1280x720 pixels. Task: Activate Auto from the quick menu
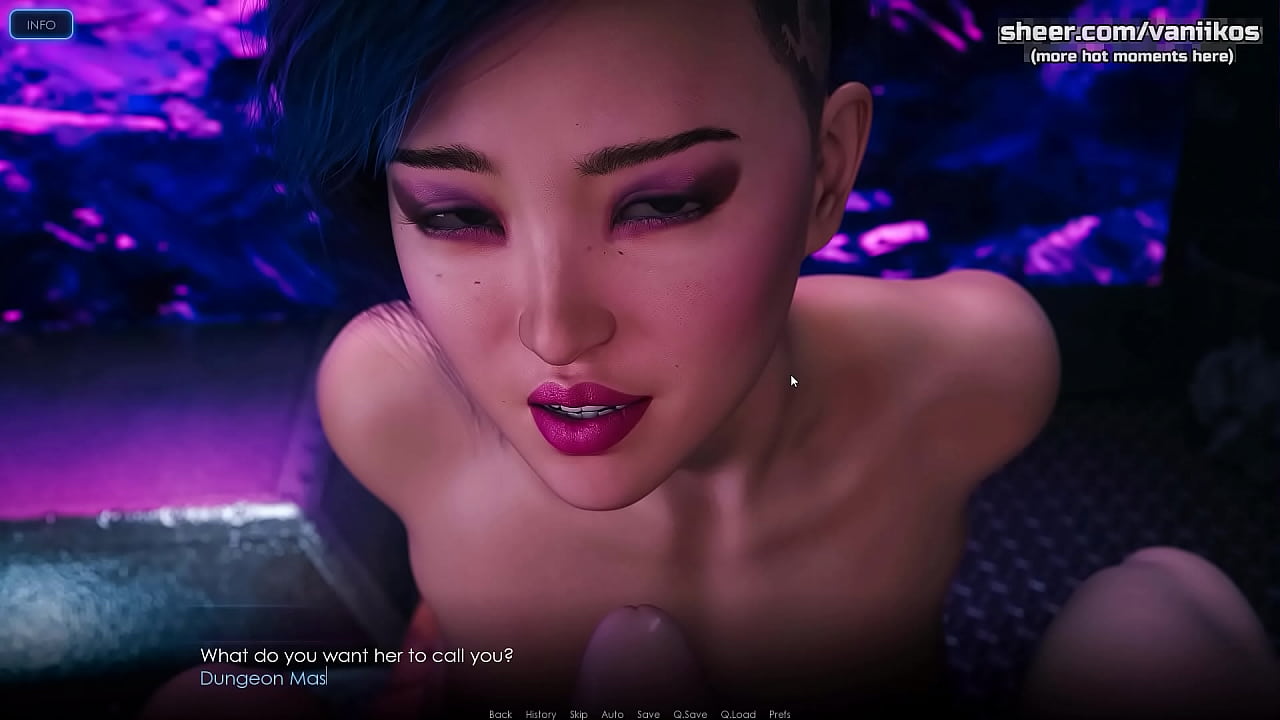tap(612, 713)
